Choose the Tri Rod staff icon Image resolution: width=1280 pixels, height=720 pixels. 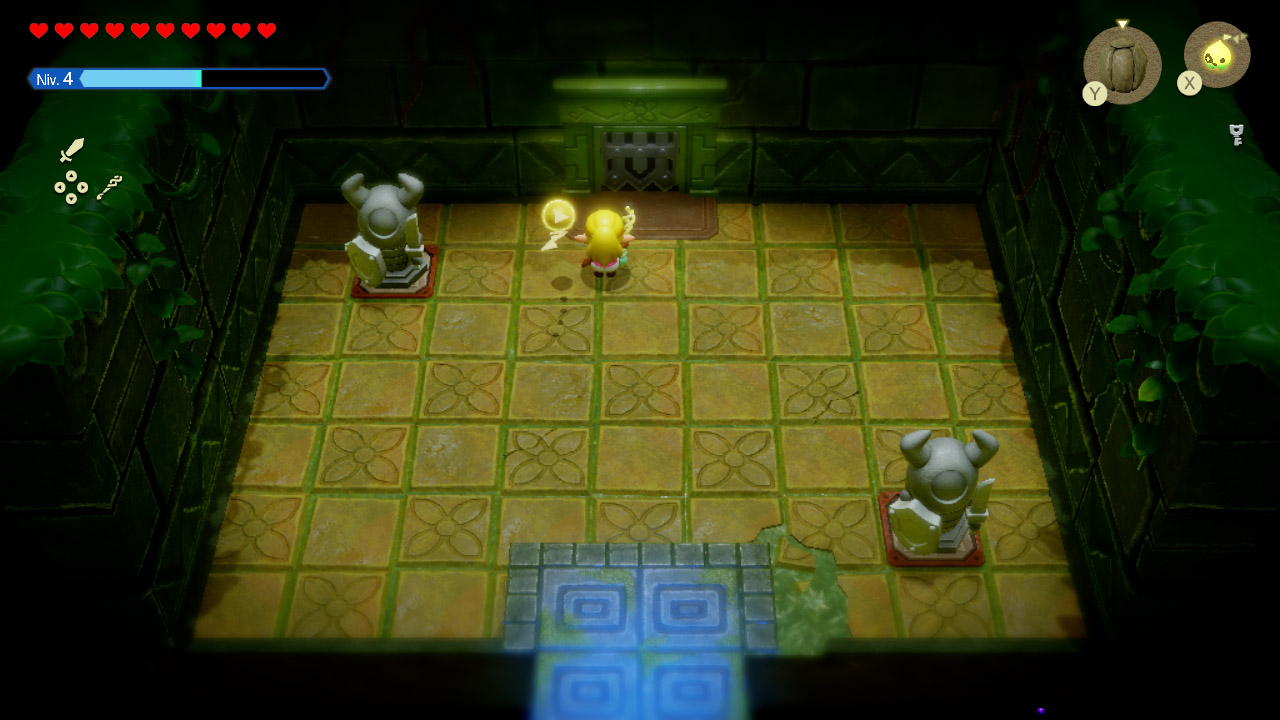coord(109,186)
